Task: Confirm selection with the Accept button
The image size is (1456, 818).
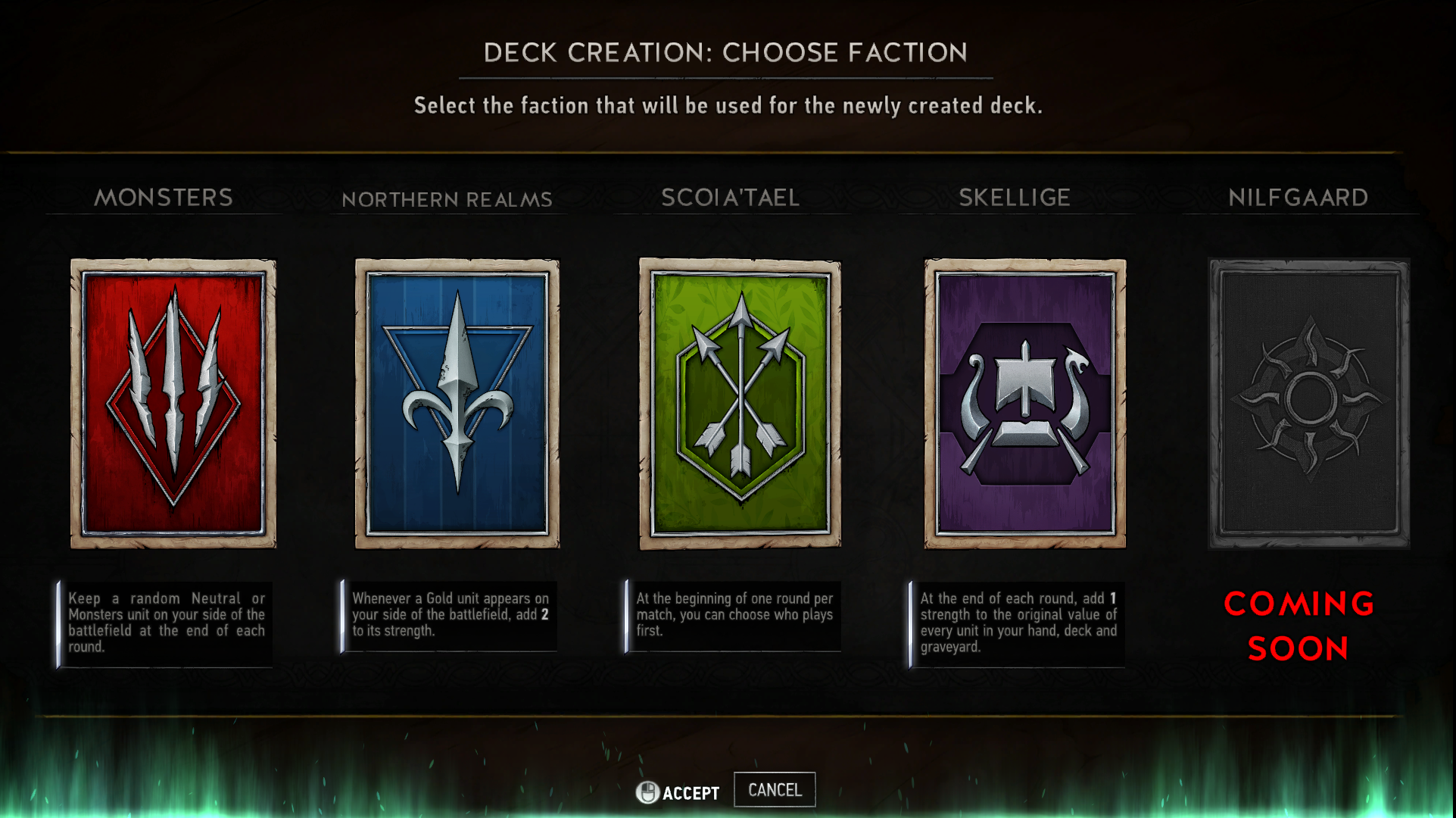Action: pos(681,792)
